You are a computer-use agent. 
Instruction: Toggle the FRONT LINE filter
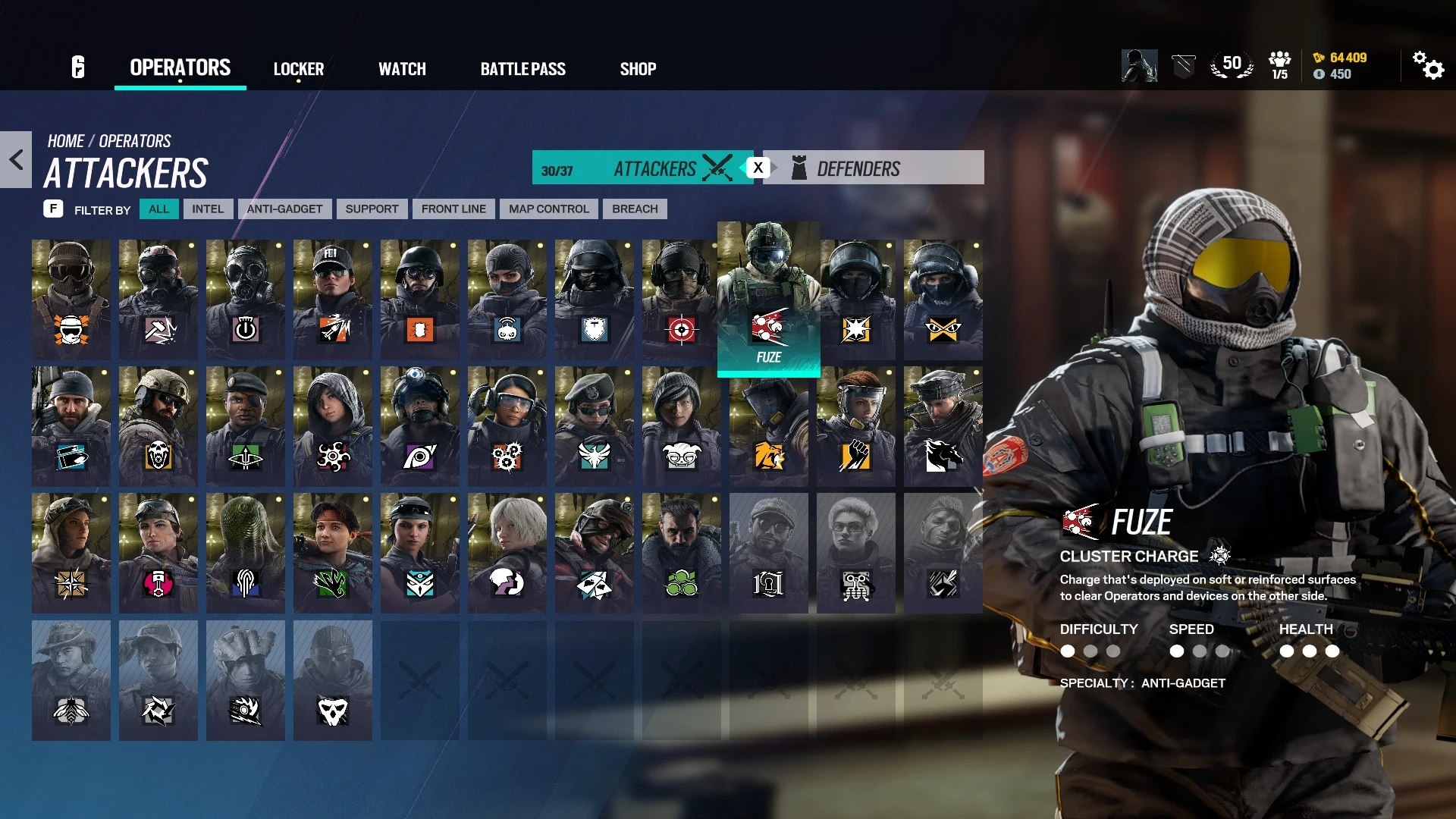[453, 209]
